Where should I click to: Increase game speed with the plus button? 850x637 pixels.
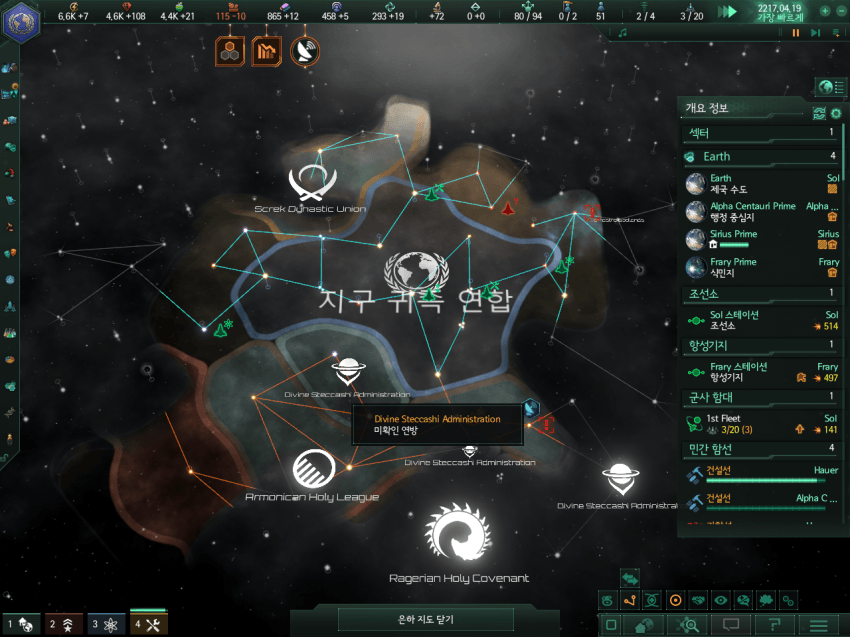tap(825, 11)
